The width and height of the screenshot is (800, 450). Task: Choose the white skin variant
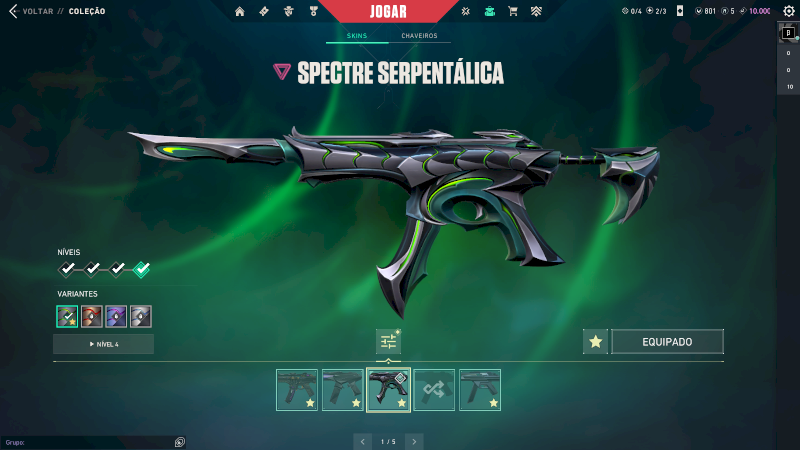point(141,316)
